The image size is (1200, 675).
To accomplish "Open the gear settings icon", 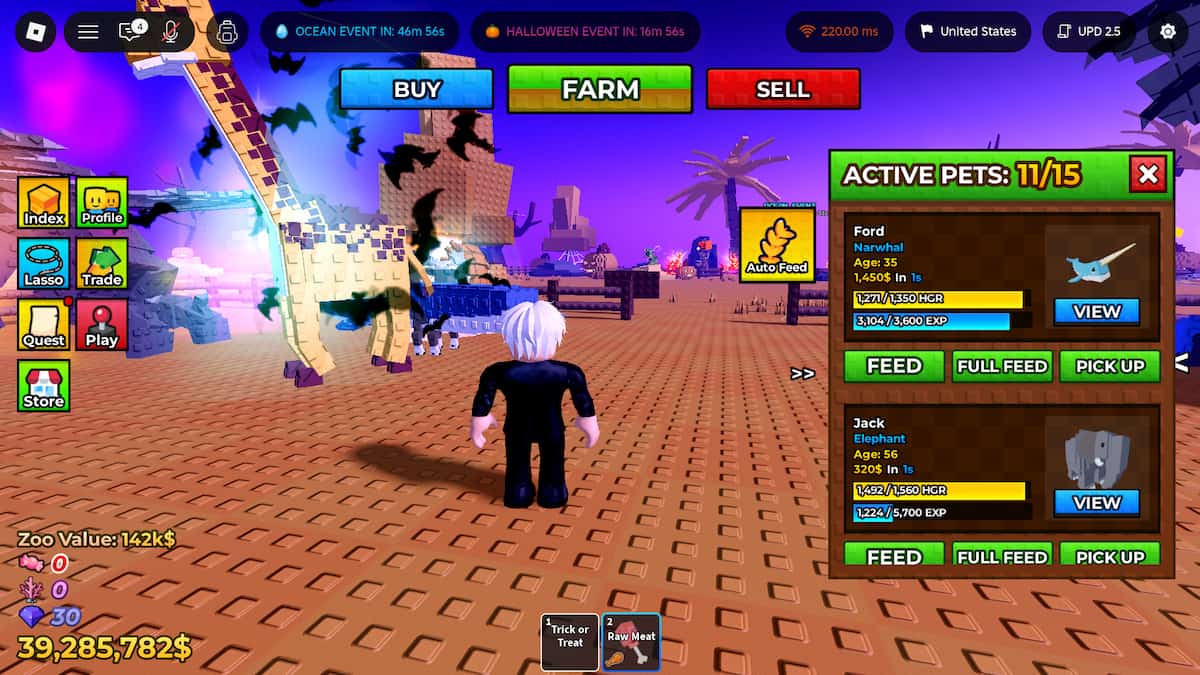I will 1167,32.
